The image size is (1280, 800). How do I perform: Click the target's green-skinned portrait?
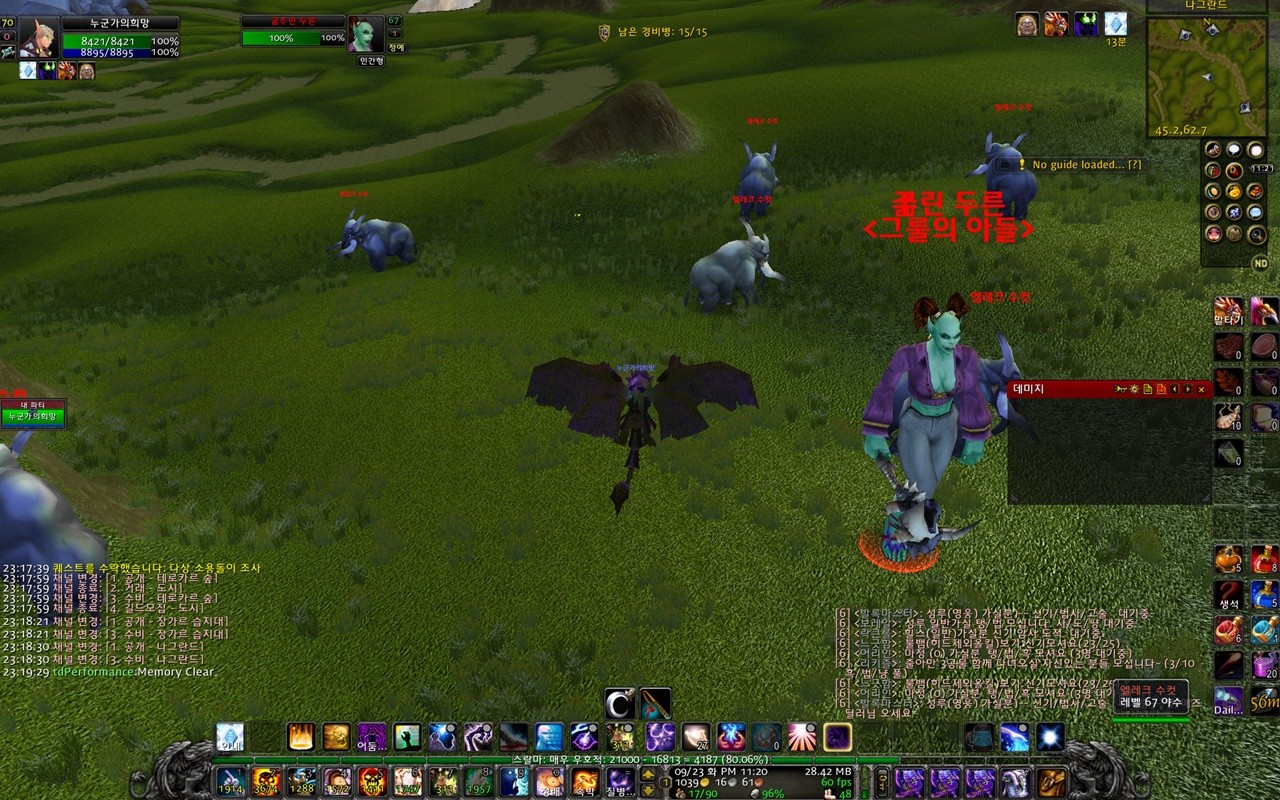[364, 35]
